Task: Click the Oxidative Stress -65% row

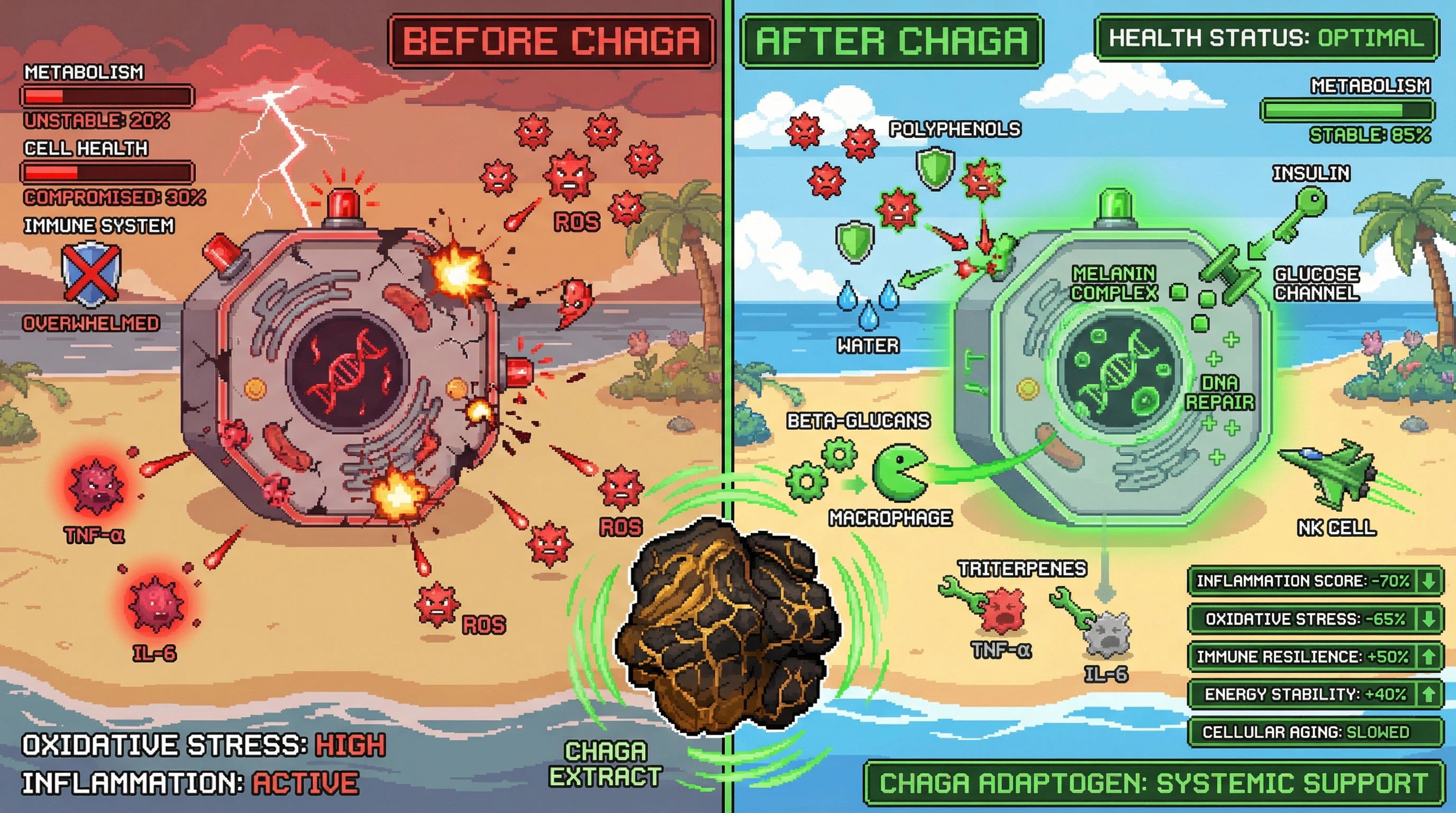Action: pyautogui.click(x=1315, y=619)
